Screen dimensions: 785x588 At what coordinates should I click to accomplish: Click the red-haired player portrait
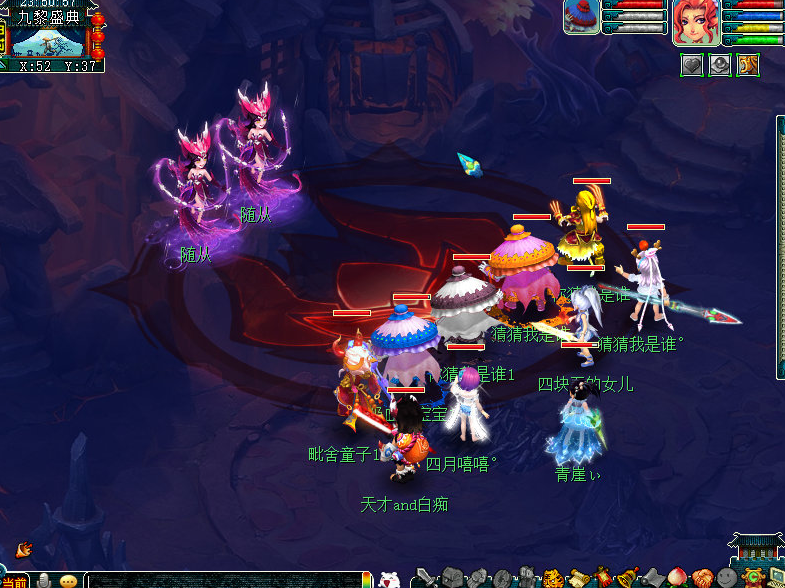point(693,22)
